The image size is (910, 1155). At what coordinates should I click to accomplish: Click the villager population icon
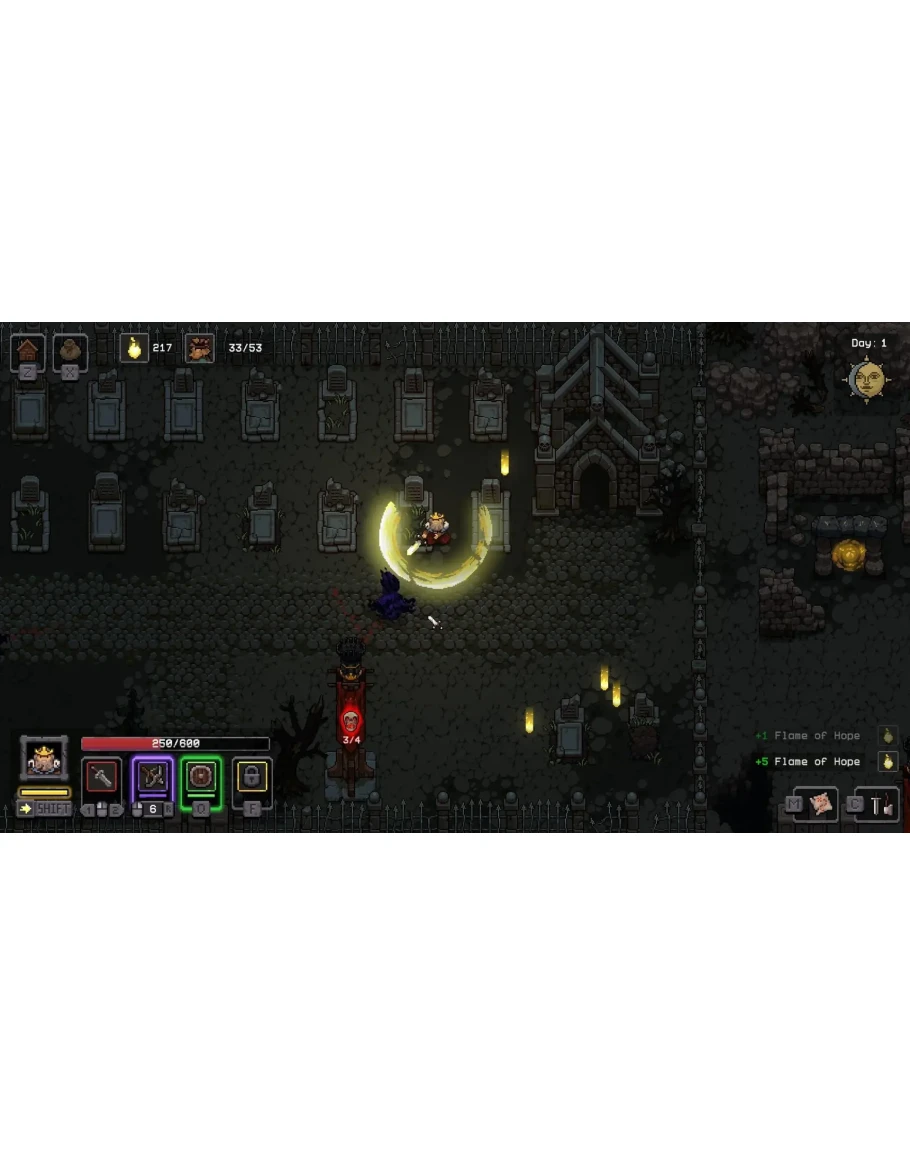(199, 348)
